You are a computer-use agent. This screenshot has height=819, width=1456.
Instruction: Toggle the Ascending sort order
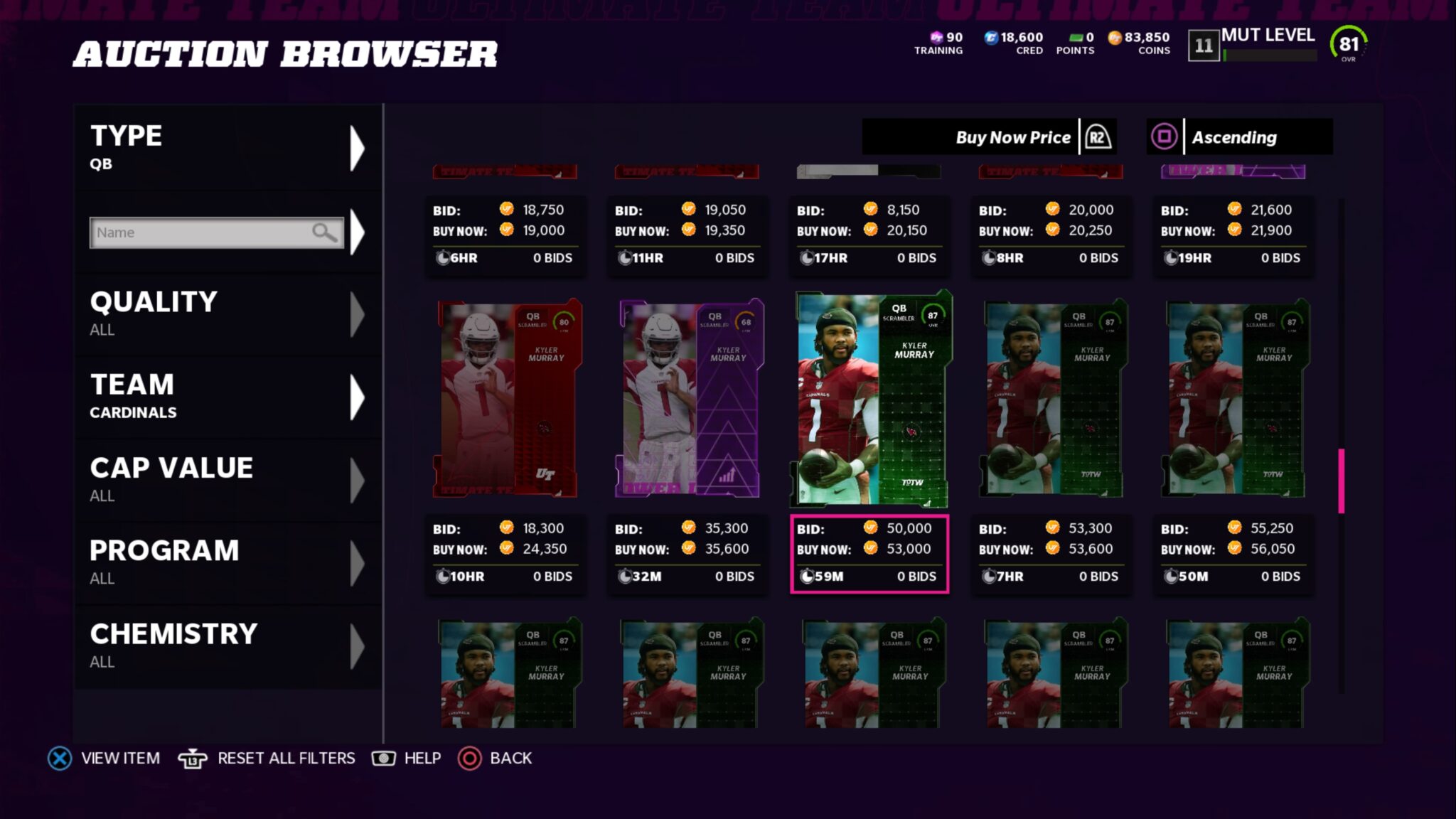(1239, 137)
